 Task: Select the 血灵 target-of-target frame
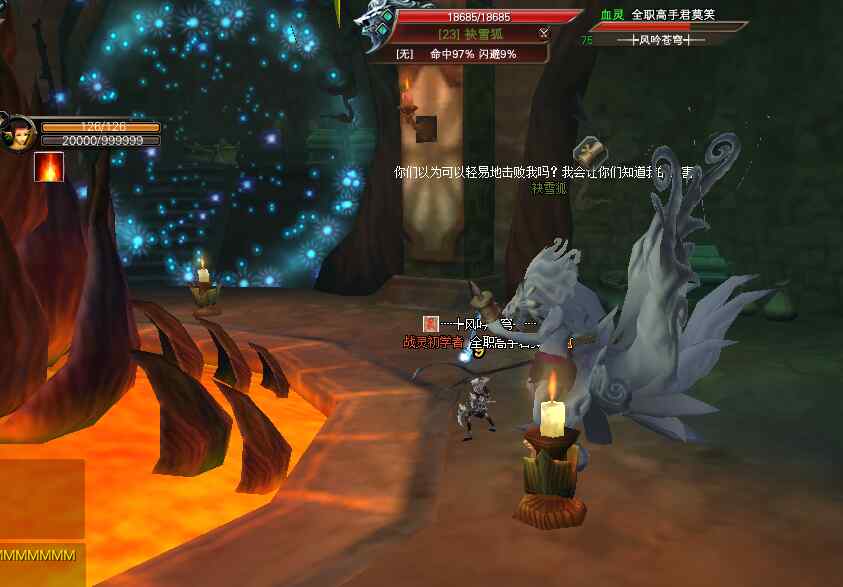[660, 28]
